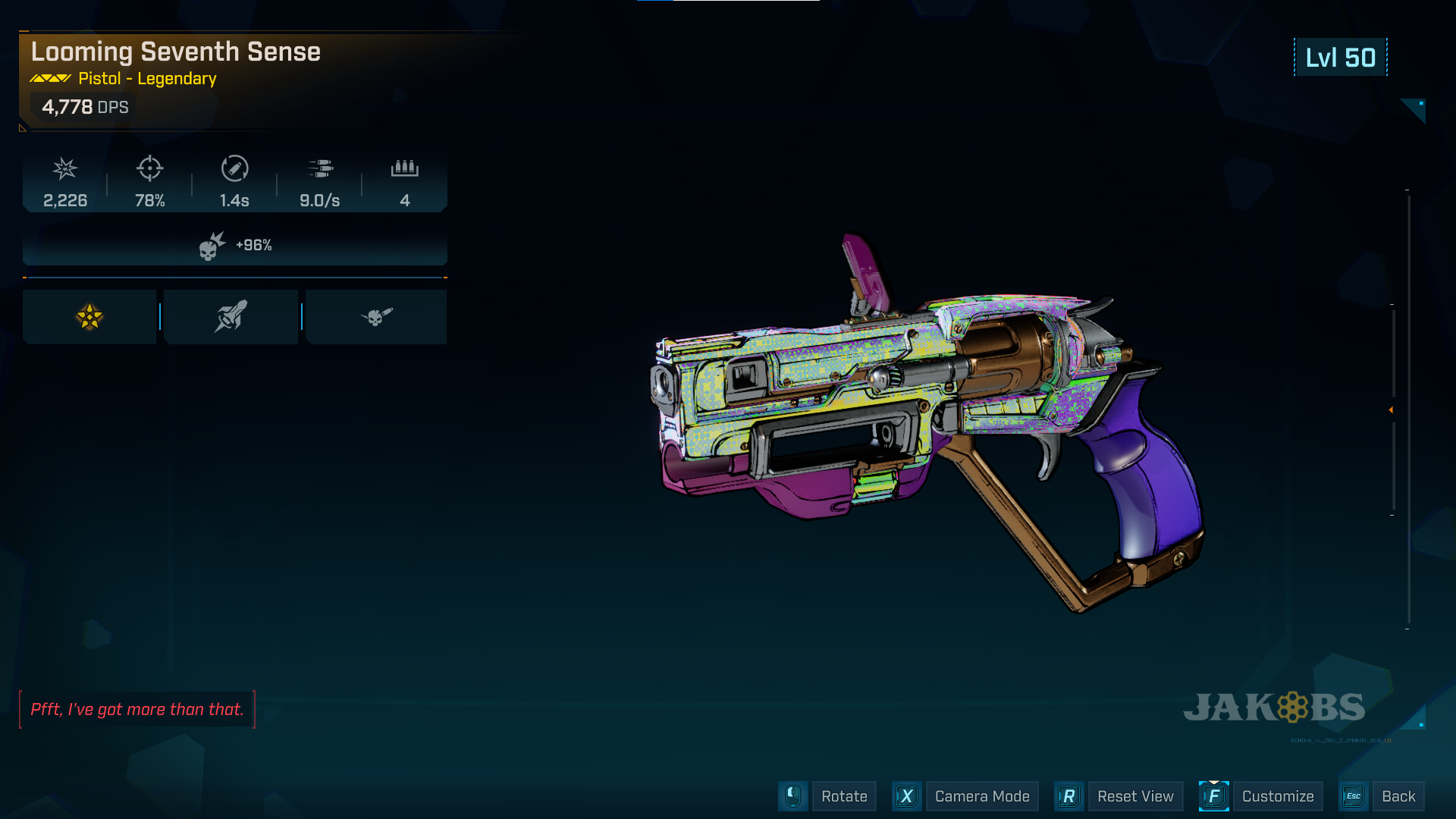Choose the skull and bullet perk icon
1456x819 pixels.
point(376,317)
